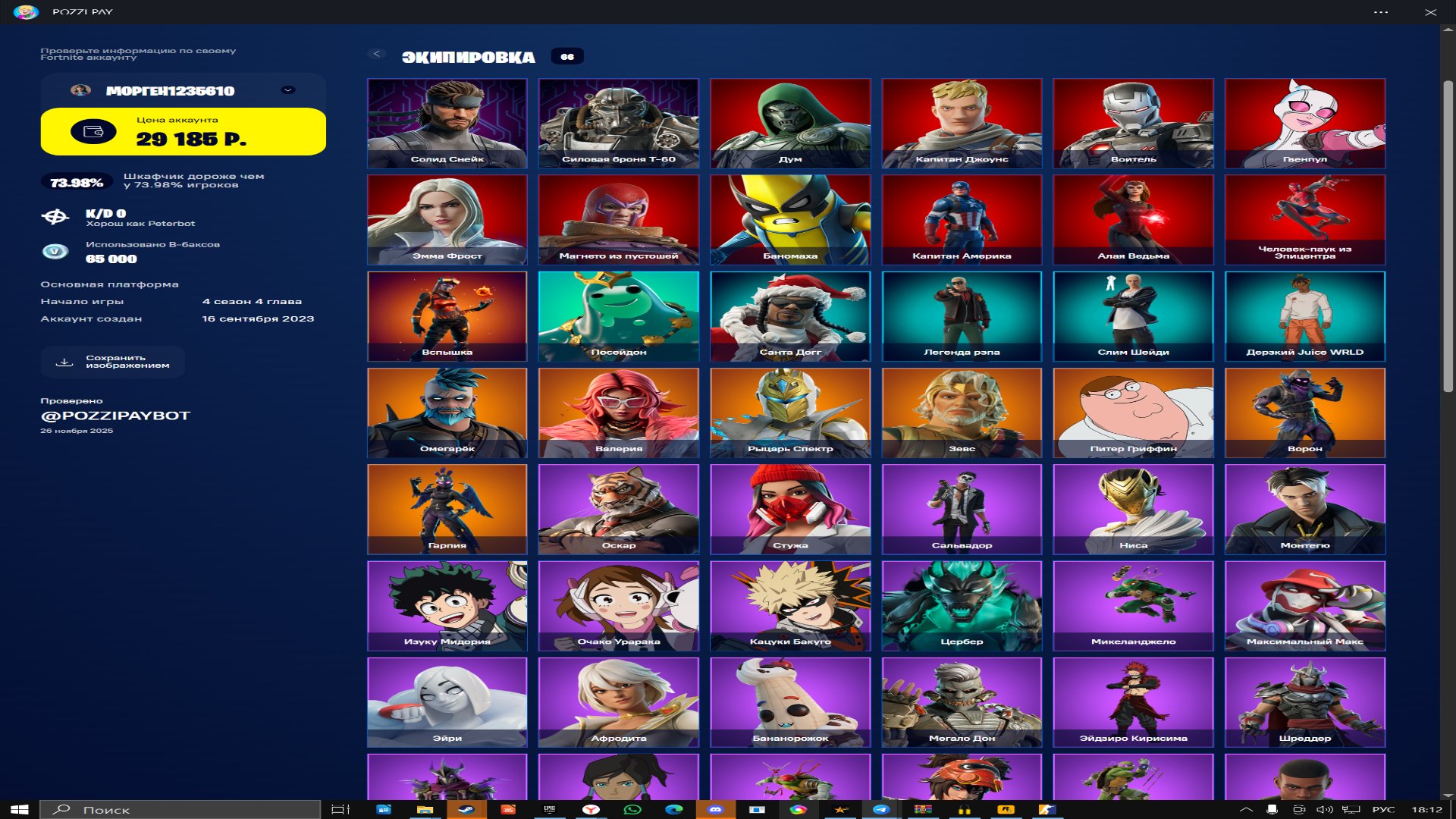Launch Discord from the taskbar

coord(714,809)
